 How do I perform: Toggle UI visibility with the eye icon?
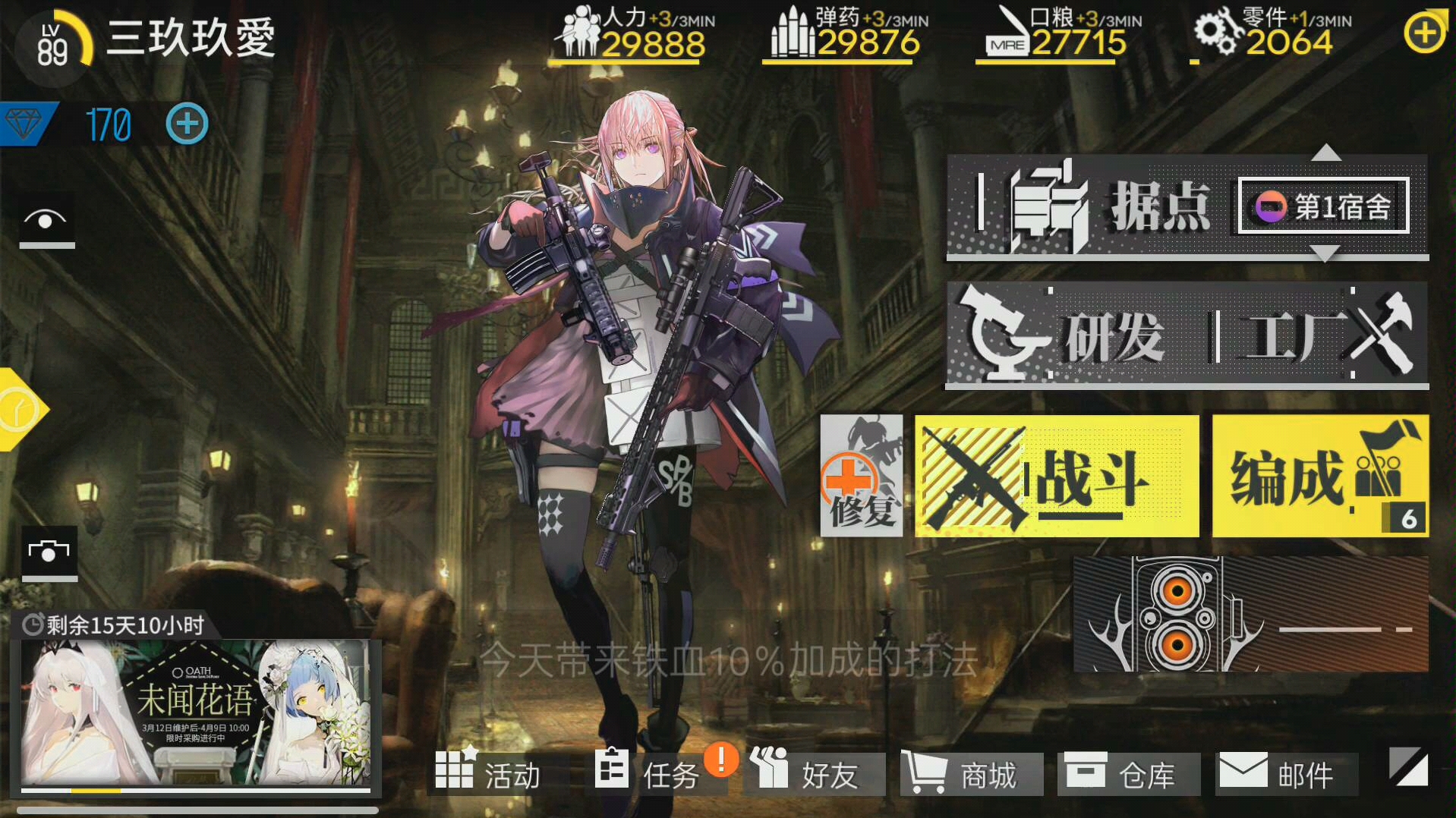click(46, 222)
